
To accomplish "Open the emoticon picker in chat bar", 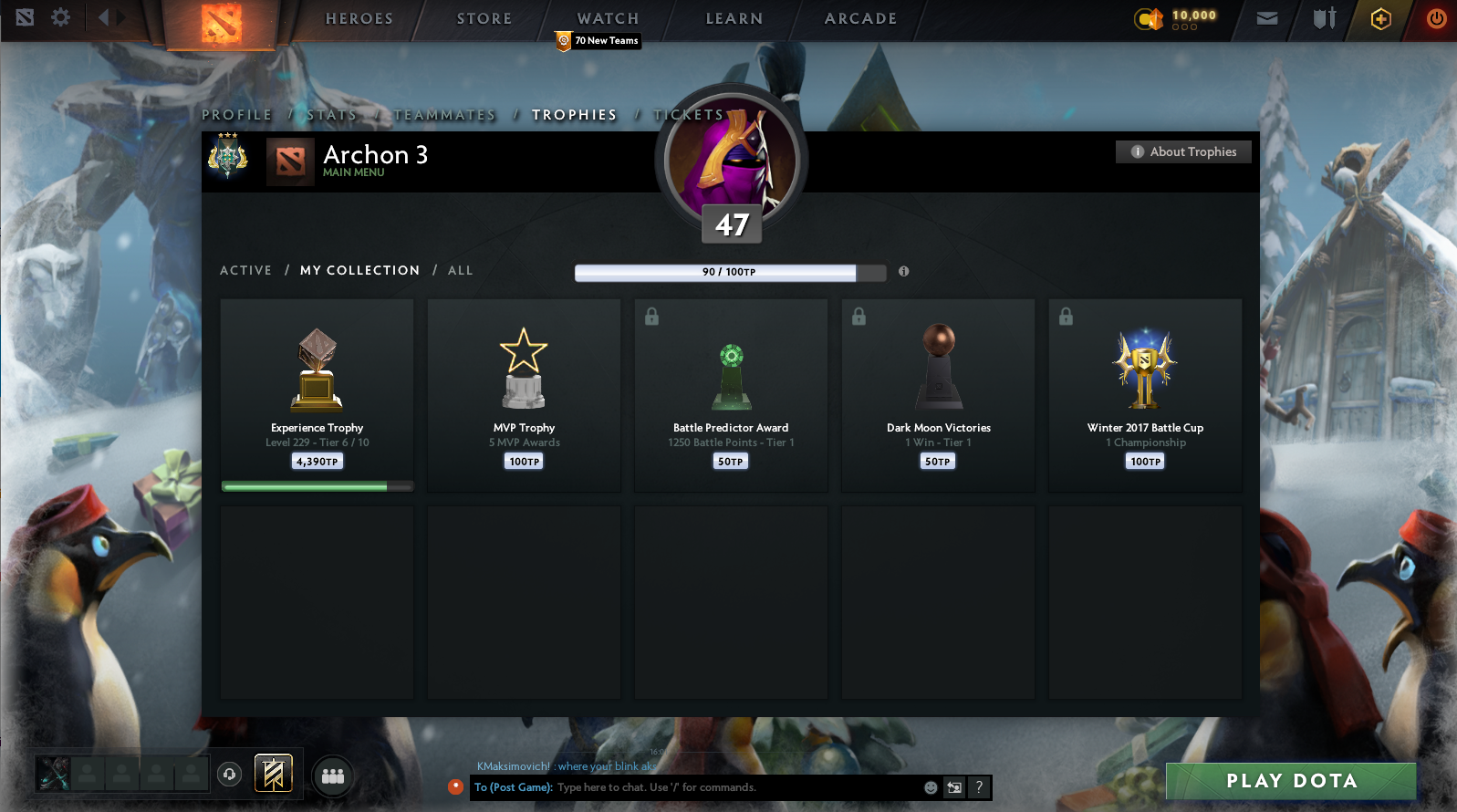I will click(930, 787).
